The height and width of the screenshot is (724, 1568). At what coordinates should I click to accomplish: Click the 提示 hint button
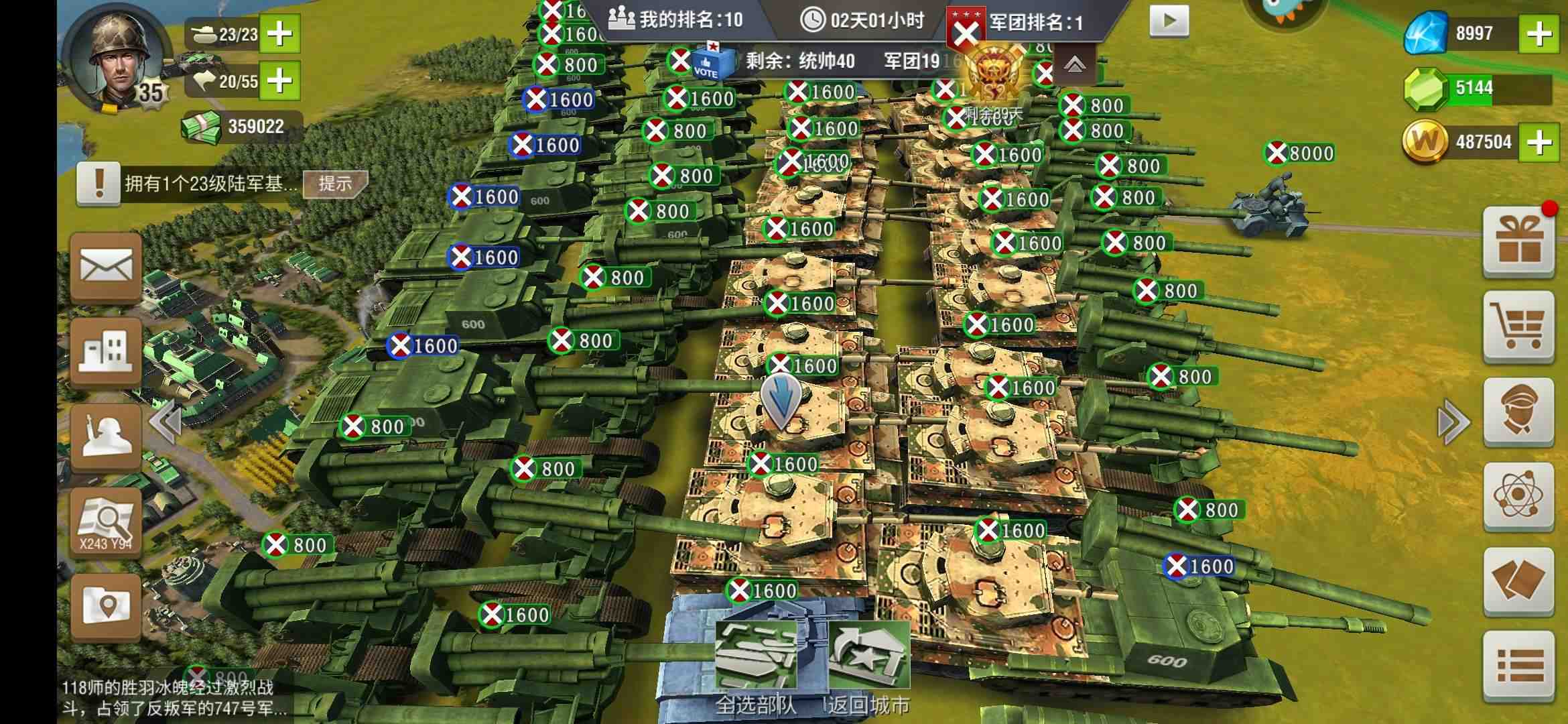tap(335, 184)
